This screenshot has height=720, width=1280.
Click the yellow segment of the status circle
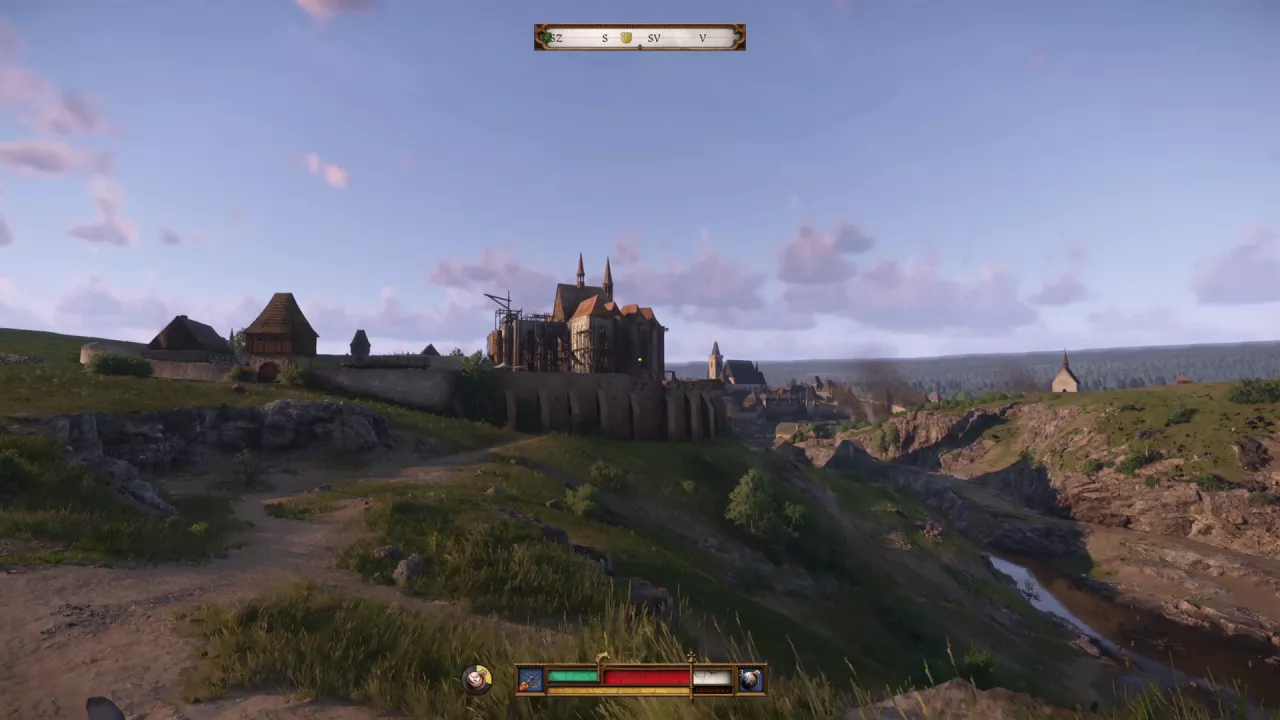486,671
